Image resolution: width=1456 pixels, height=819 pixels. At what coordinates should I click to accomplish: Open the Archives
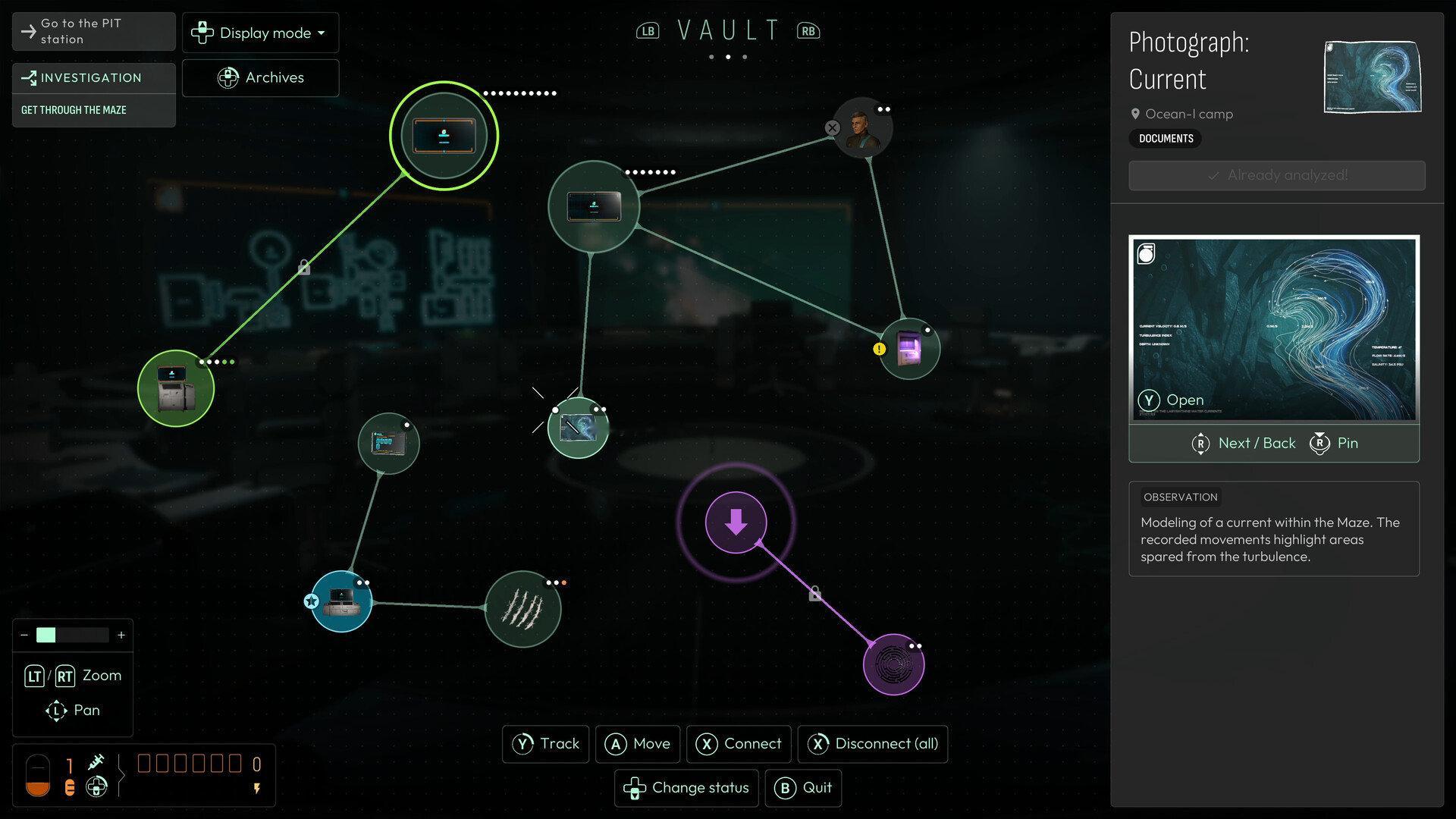coord(260,77)
